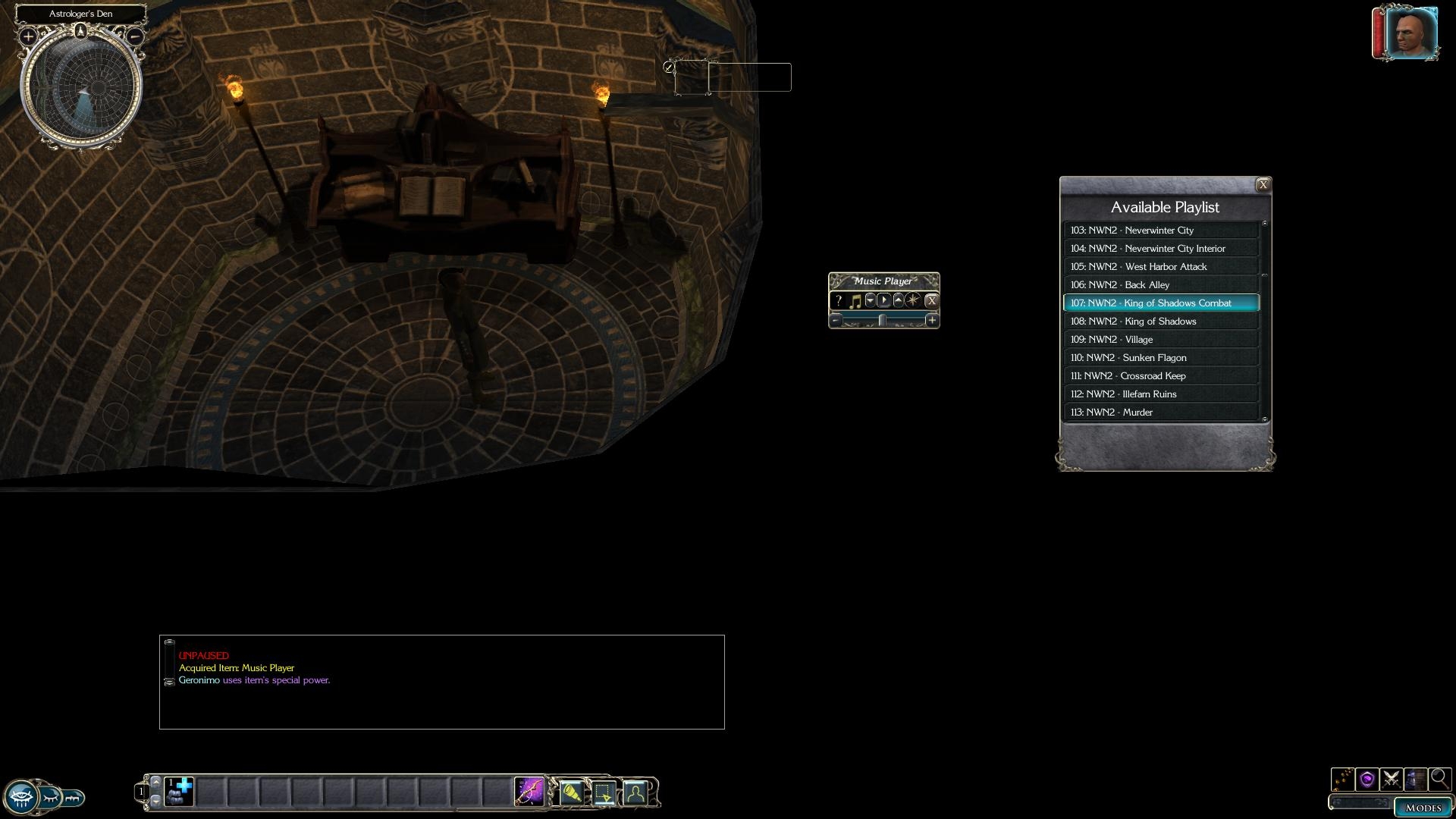Image resolution: width=1456 pixels, height=819 pixels.
Task: Open the Music Player help question mark
Action: point(838,300)
